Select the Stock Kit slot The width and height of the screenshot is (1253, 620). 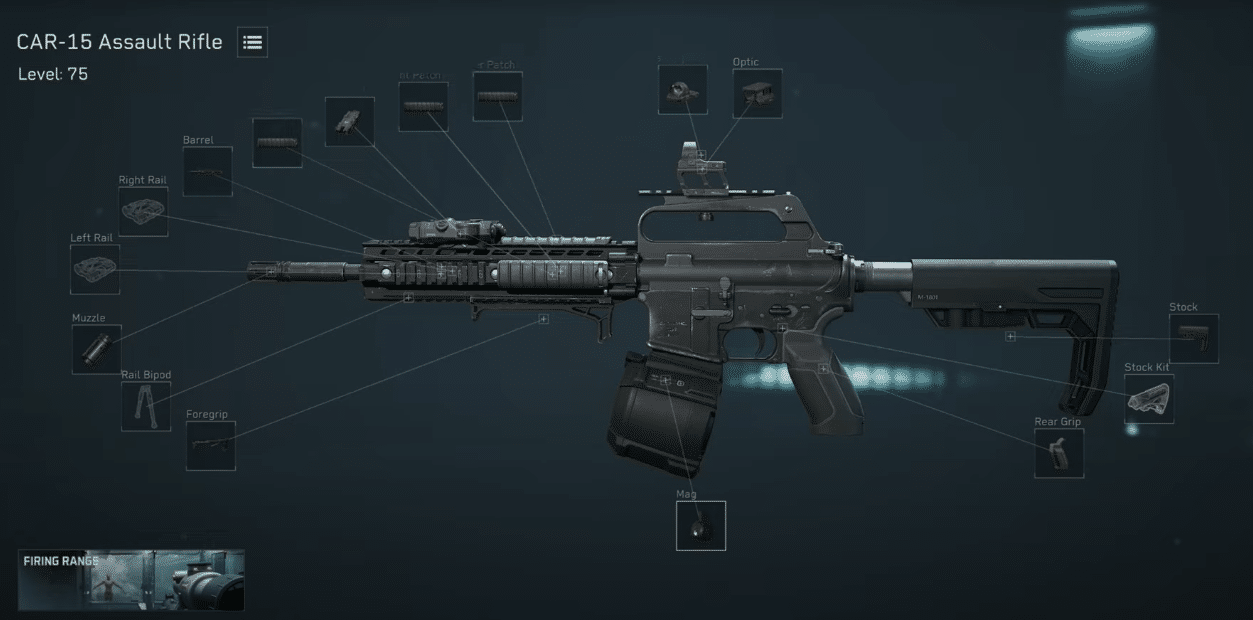coord(1149,399)
